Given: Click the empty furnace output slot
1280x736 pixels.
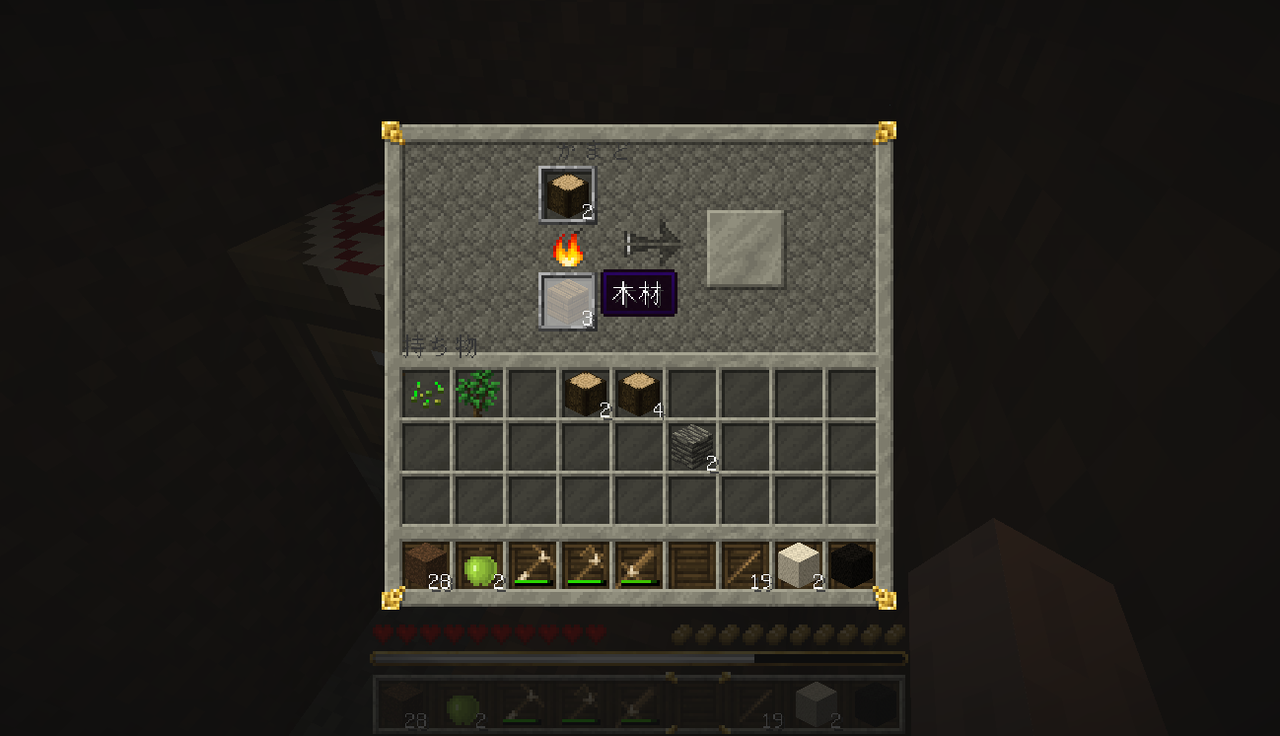Looking at the screenshot, I should 746,248.
